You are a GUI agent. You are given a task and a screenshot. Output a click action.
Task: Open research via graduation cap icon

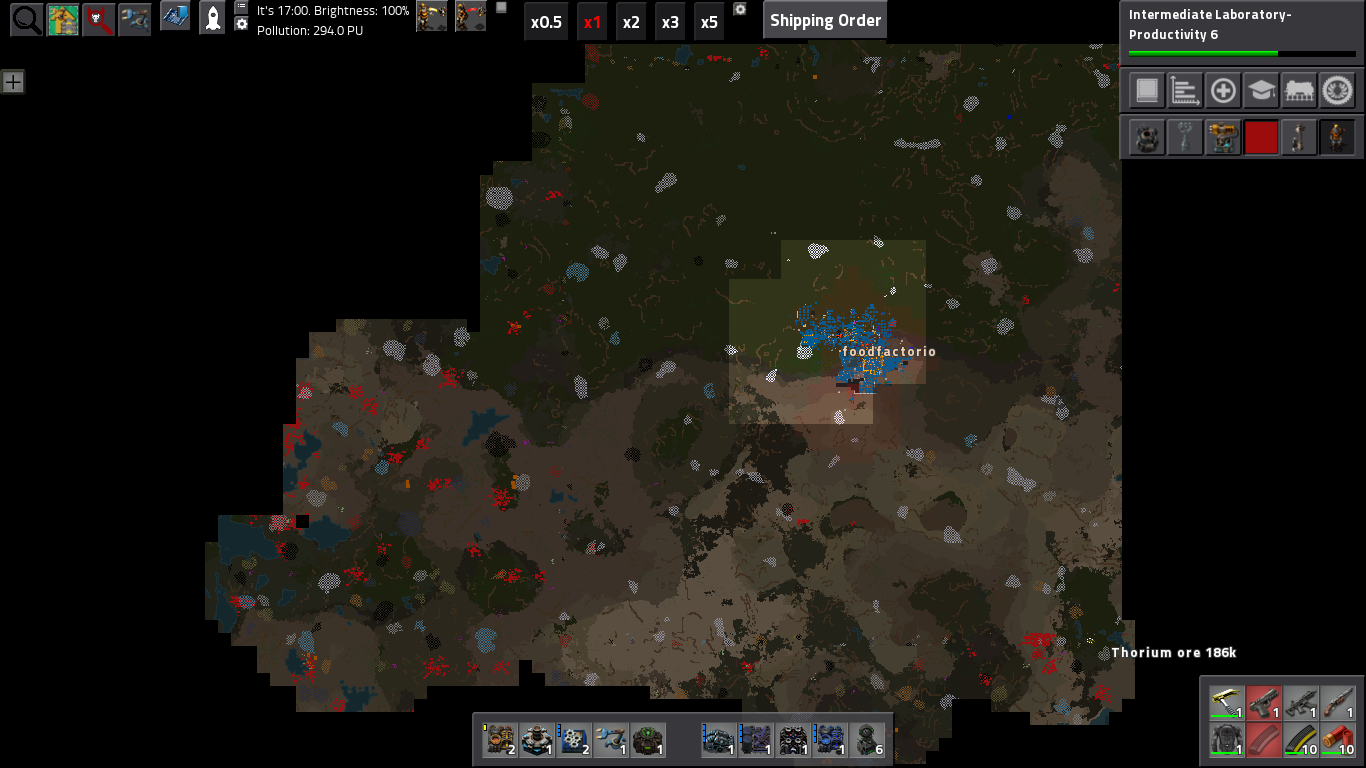pyautogui.click(x=1261, y=91)
